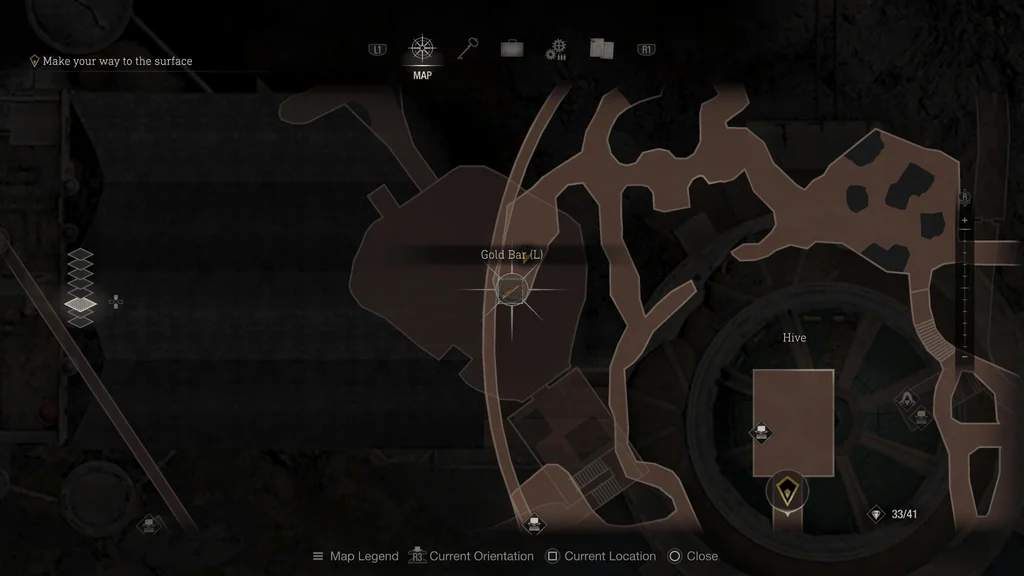Switch to the gears and ammo crafting tab
Screen dimensions: 1024x576
556,50
